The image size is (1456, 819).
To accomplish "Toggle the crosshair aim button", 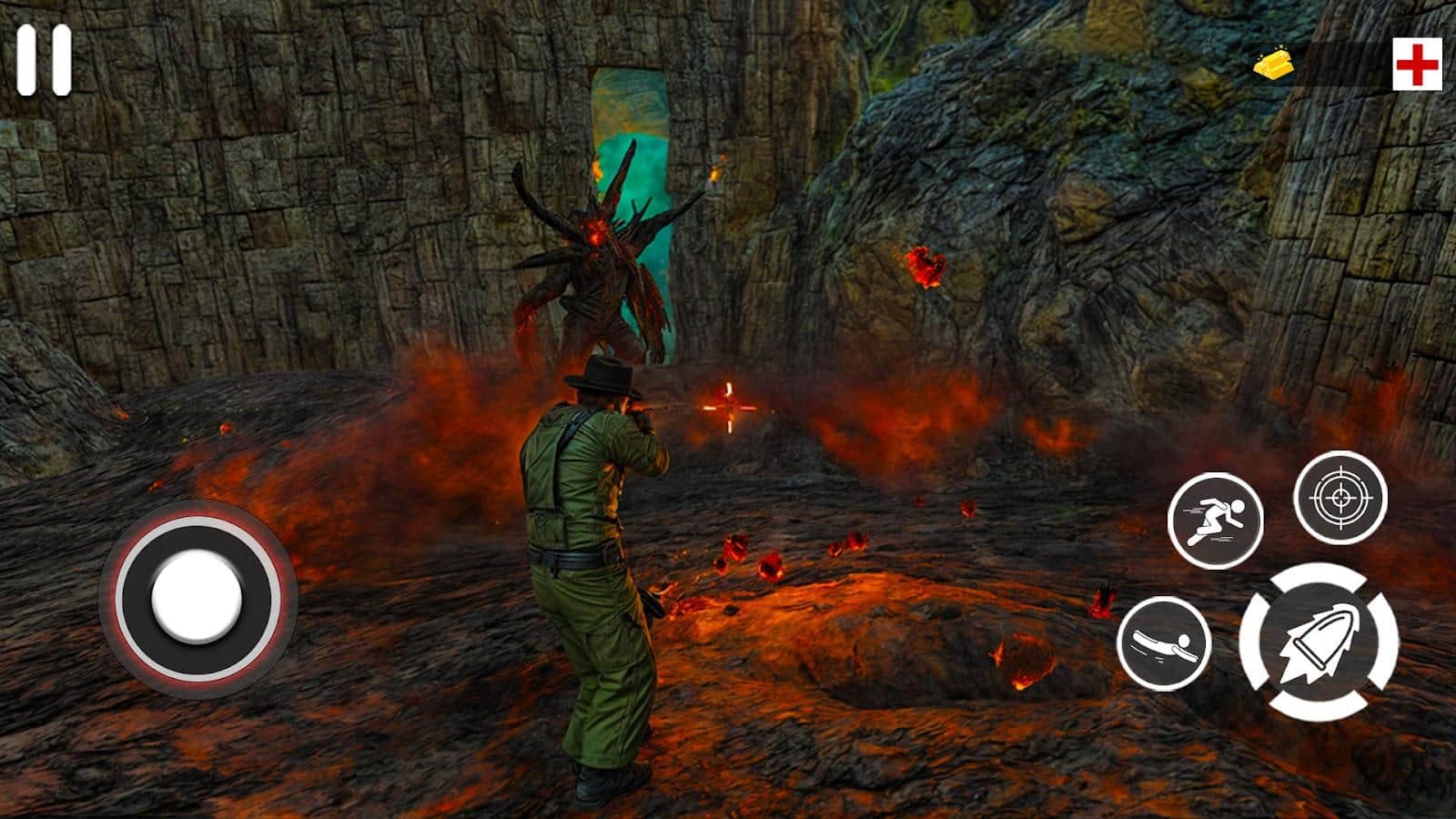I will pyautogui.click(x=1340, y=498).
